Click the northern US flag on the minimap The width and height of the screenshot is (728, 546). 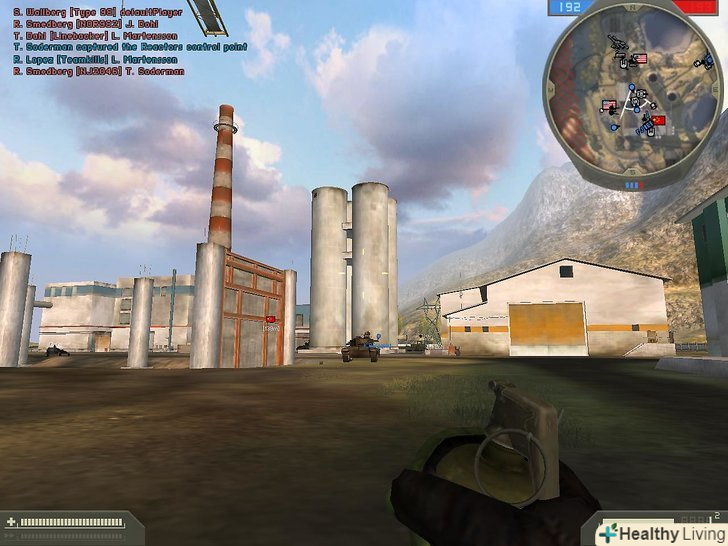(640, 58)
